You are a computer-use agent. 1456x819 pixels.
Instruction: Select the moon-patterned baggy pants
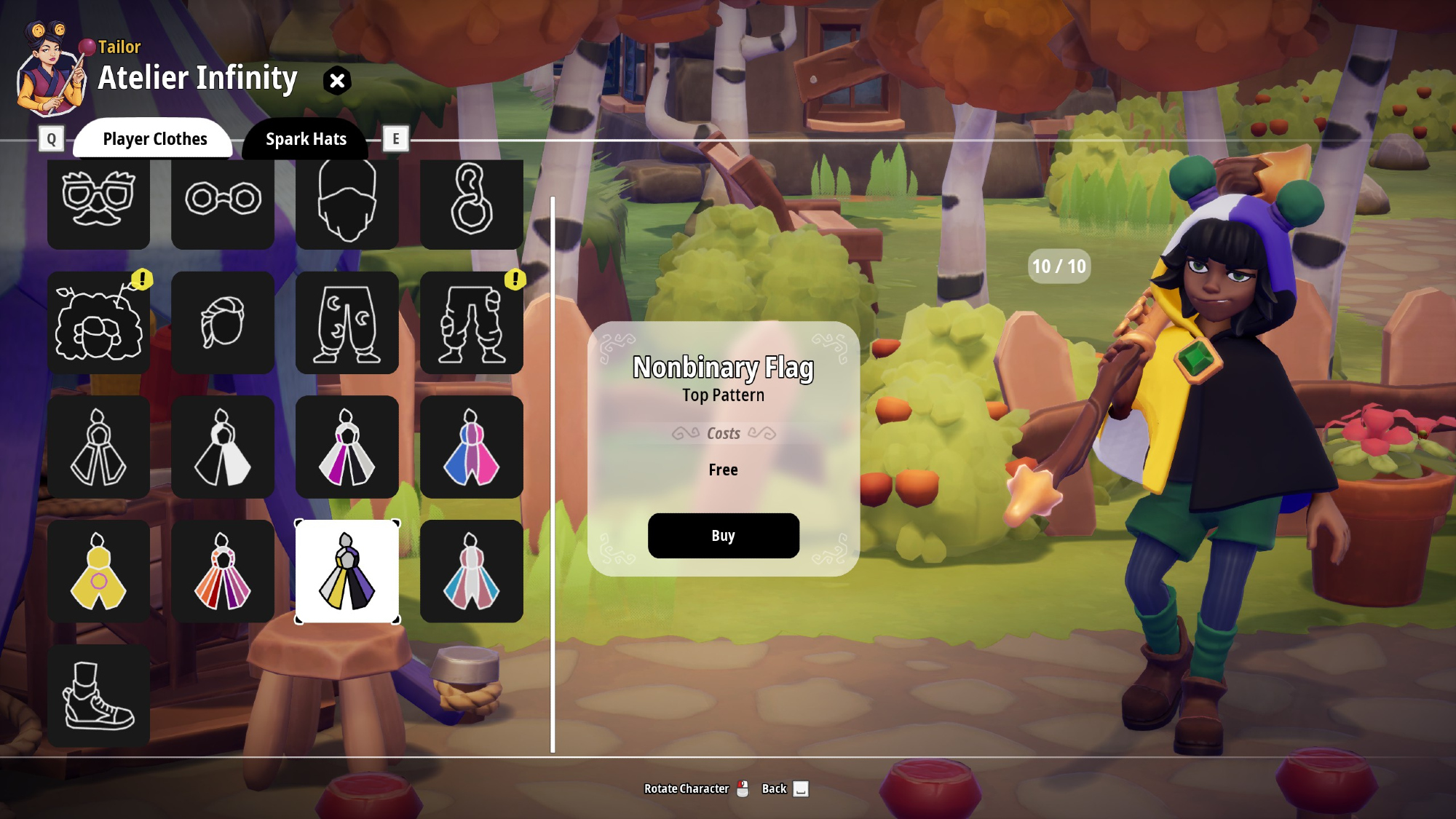347,323
